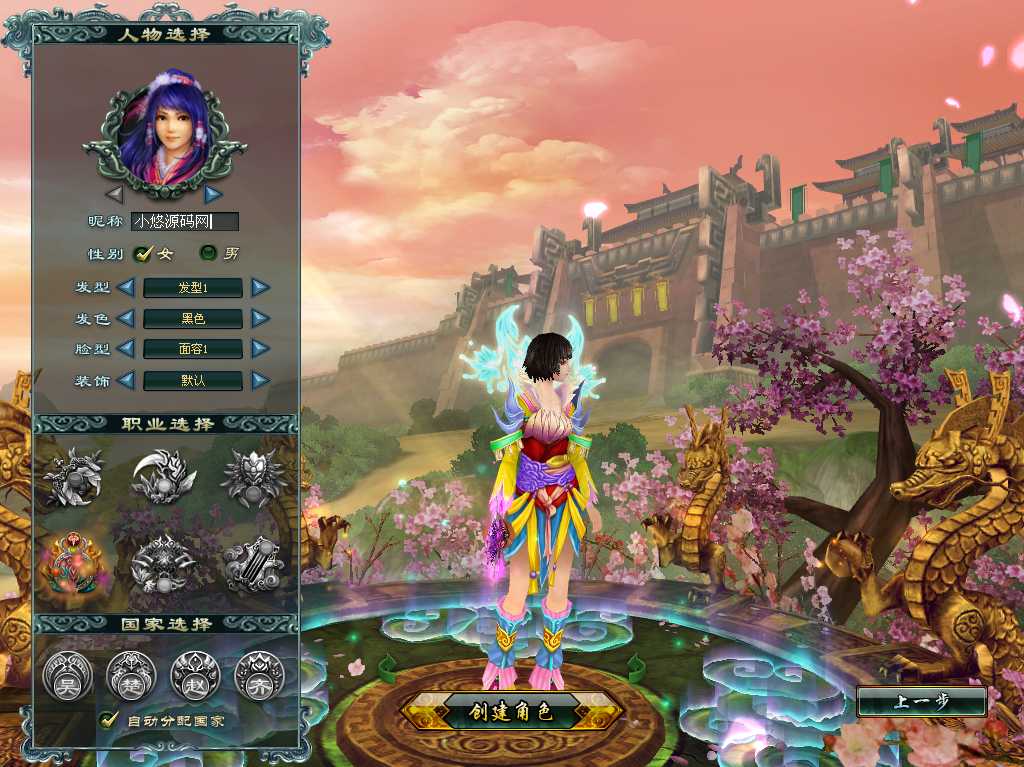Toggle the 自动分配国家 auto-assign checkbox

pos(108,719)
